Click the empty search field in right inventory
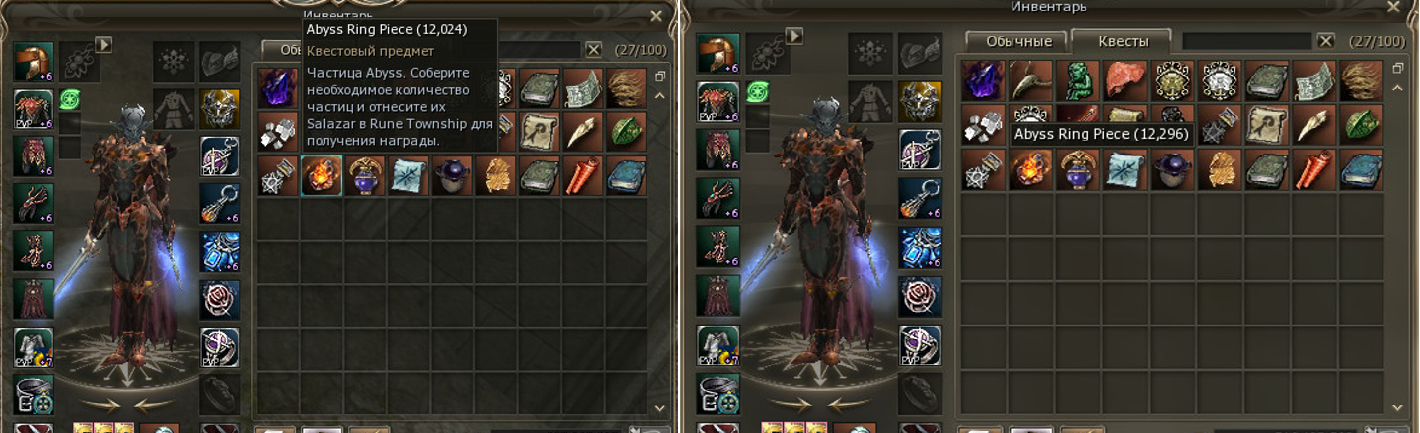Image resolution: width=1420 pixels, height=433 pixels. coord(1246,42)
